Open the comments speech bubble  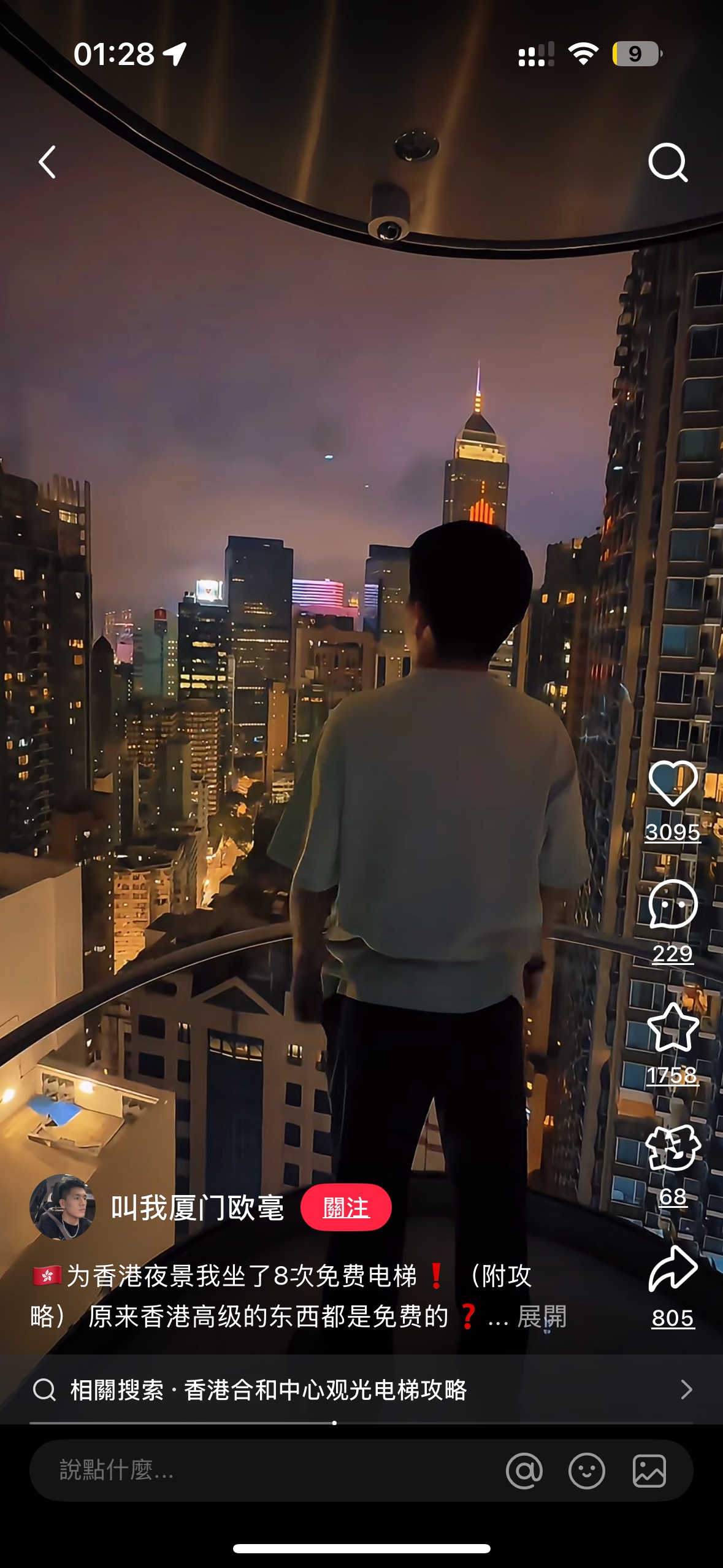[673, 905]
